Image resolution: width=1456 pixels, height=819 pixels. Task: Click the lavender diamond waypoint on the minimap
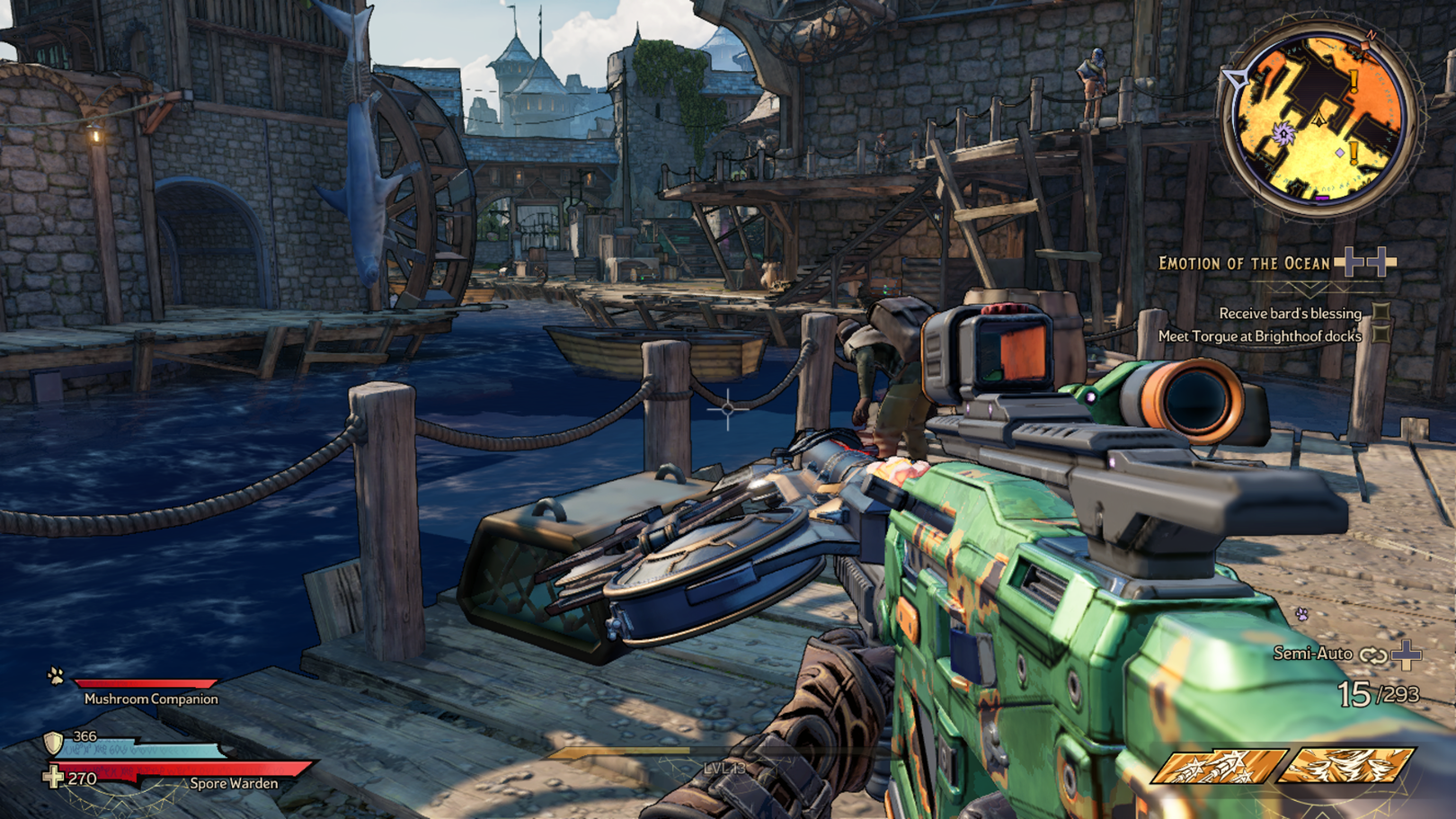pos(1339,153)
